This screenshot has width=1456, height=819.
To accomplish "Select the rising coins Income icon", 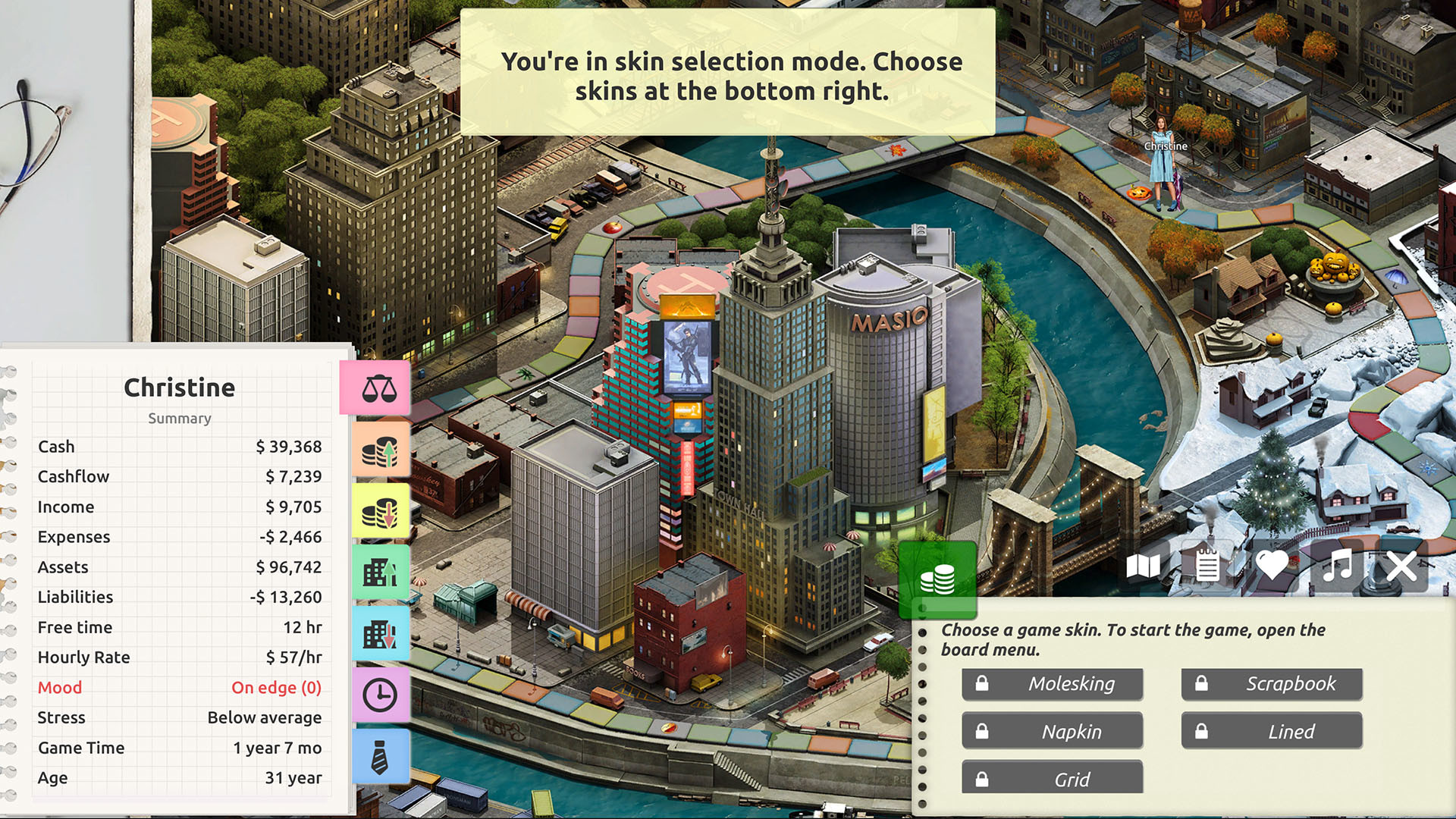I will [381, 448].
